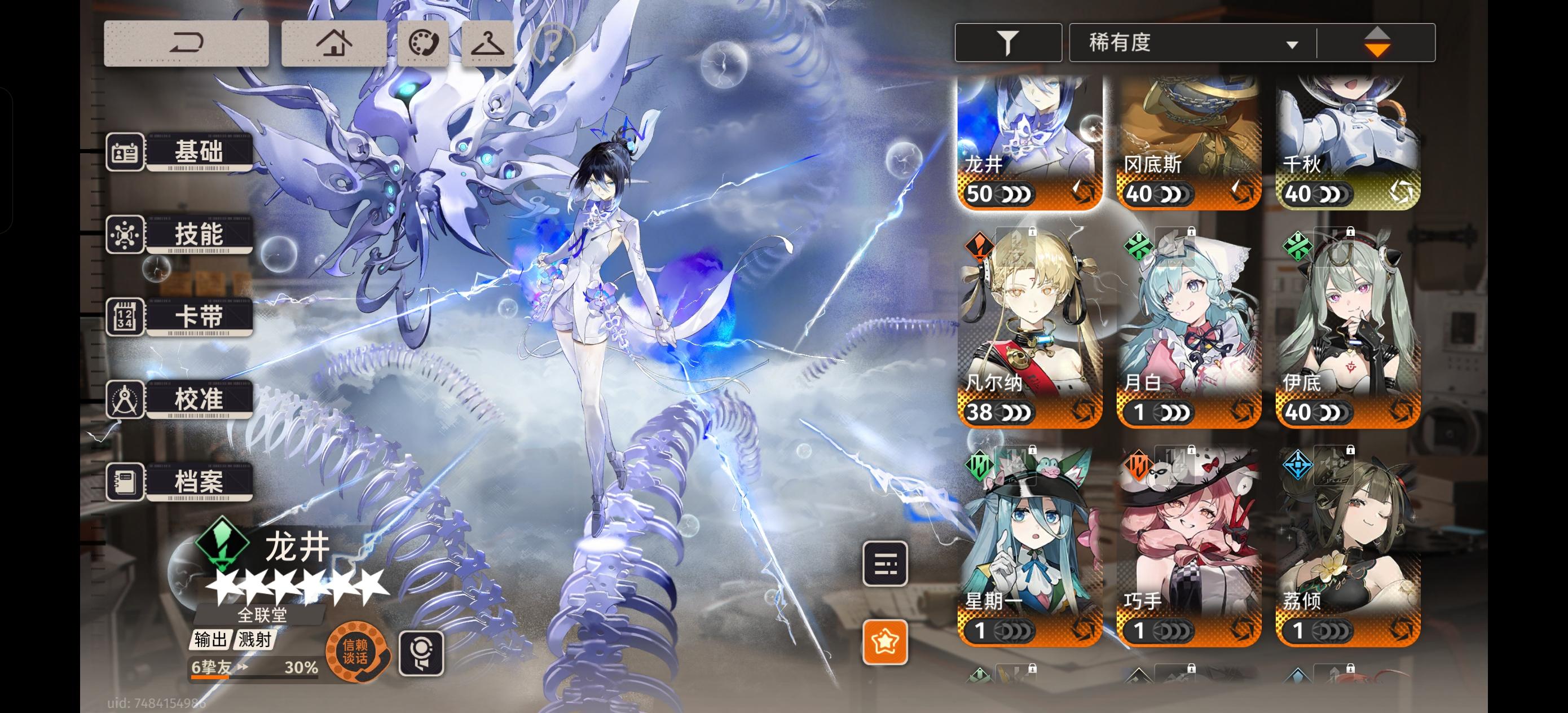Open the 档案 archive tab
1568x713 pixels.
click(201, 482)
